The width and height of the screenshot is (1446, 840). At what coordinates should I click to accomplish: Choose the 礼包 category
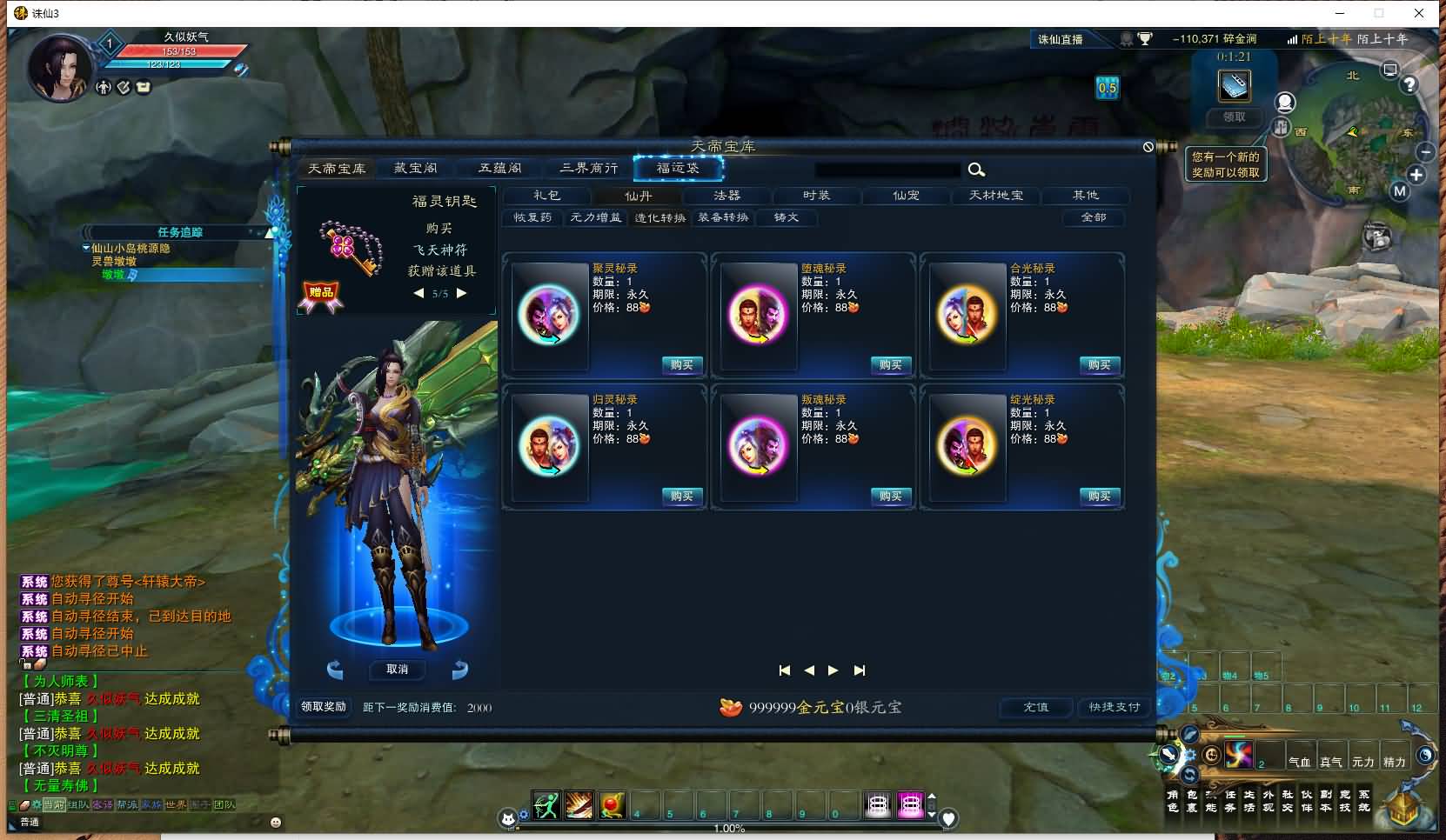pyautogui.click(x=547, y=196)
